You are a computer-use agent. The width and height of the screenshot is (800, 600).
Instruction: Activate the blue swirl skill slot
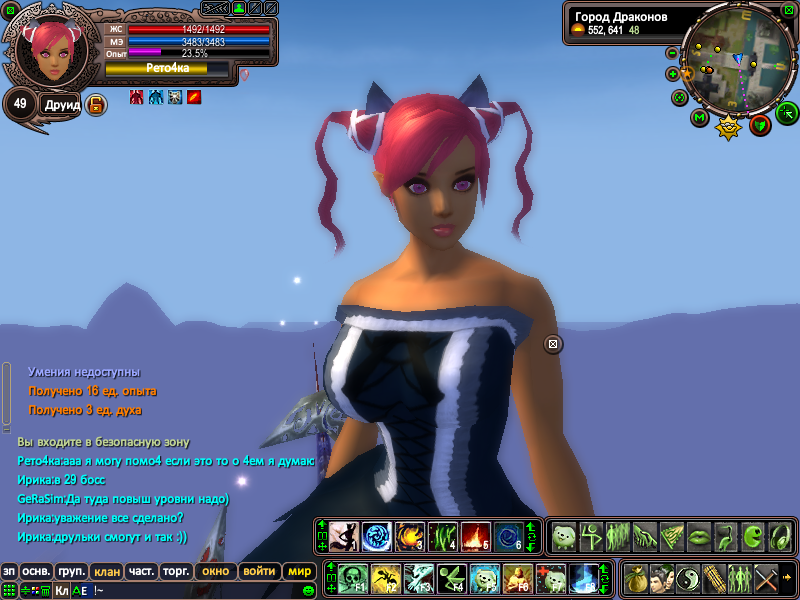pos(376,537)
